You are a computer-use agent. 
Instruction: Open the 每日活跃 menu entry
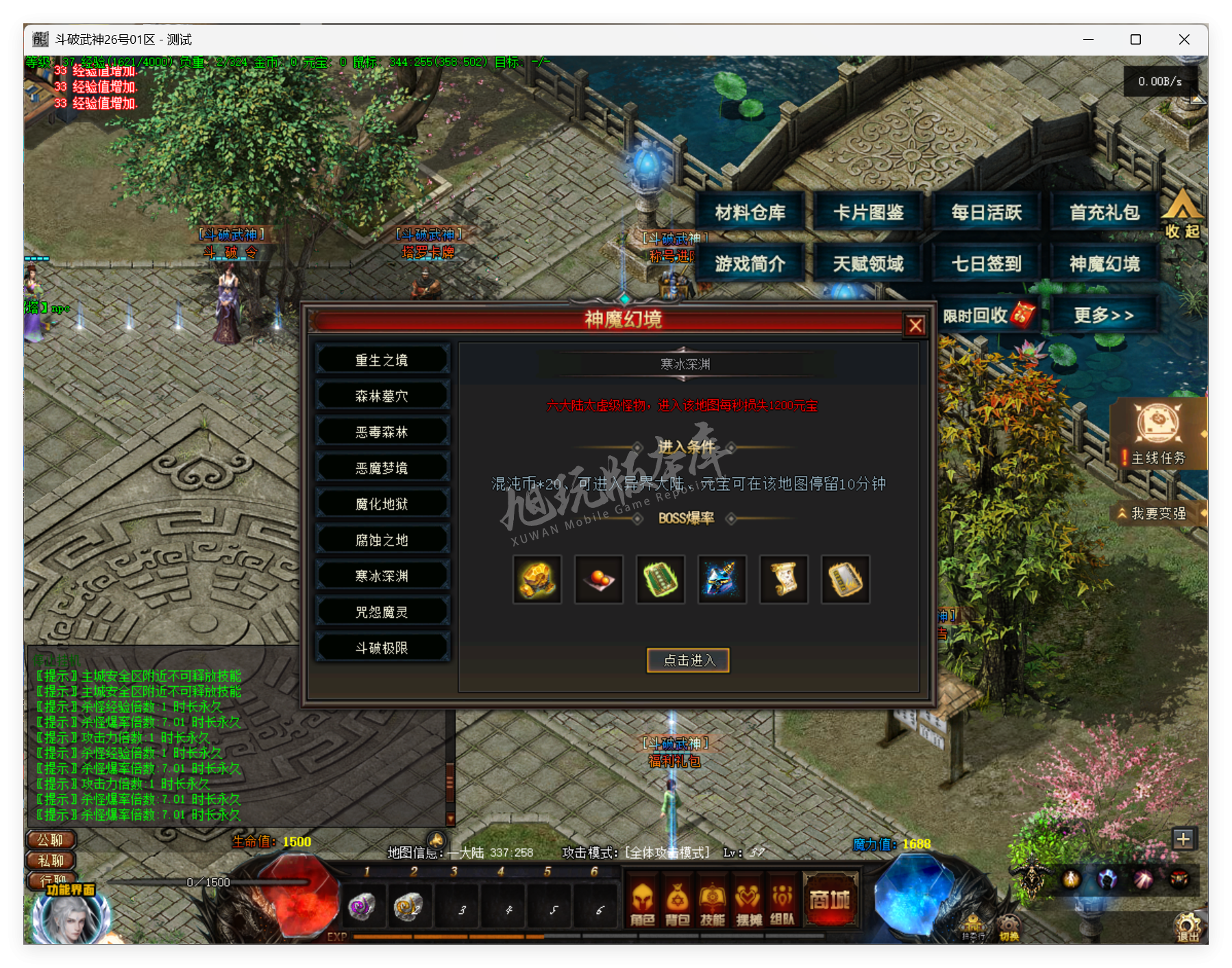(x=986, y=212)
